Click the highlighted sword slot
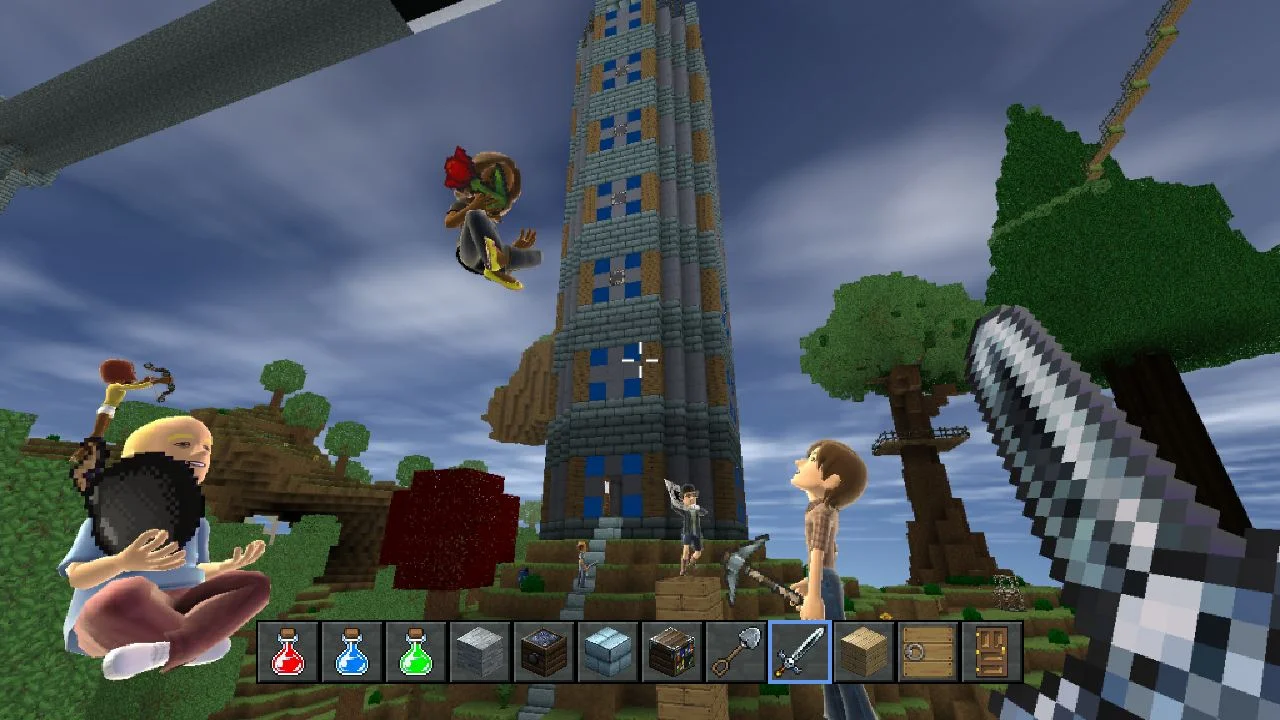 [800, 652]
